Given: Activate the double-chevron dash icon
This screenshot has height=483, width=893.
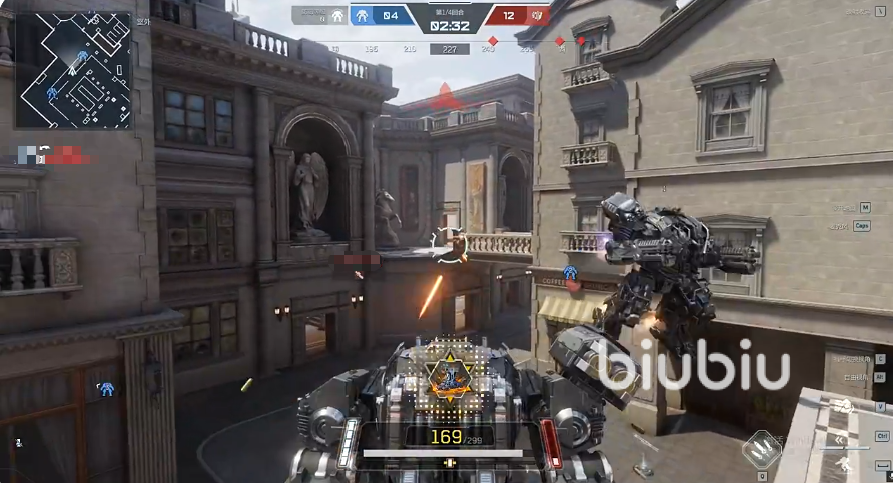Looking at the screenshot, I should (838, 438).
